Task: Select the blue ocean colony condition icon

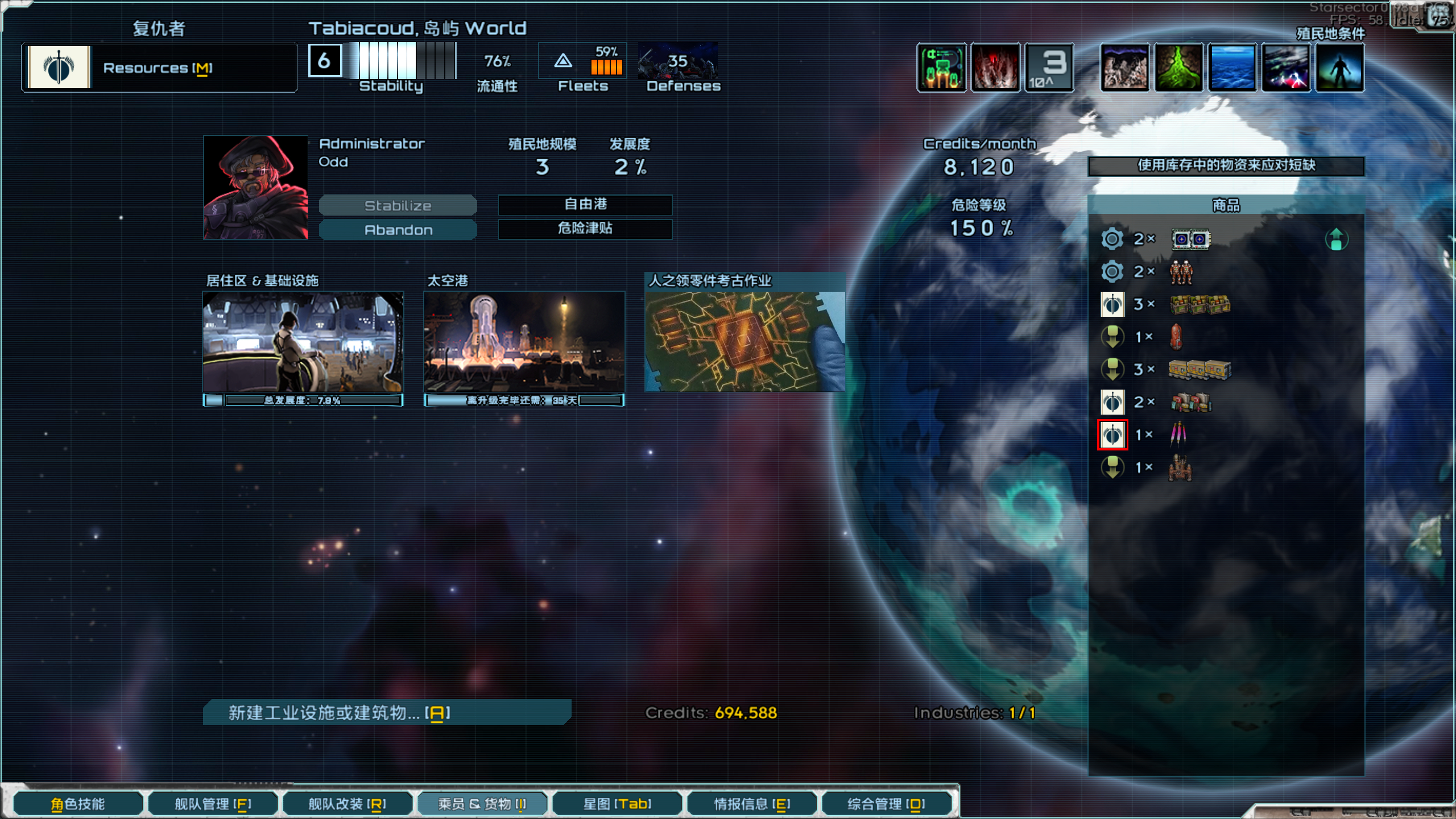Action: click(x=1232, y=68)
